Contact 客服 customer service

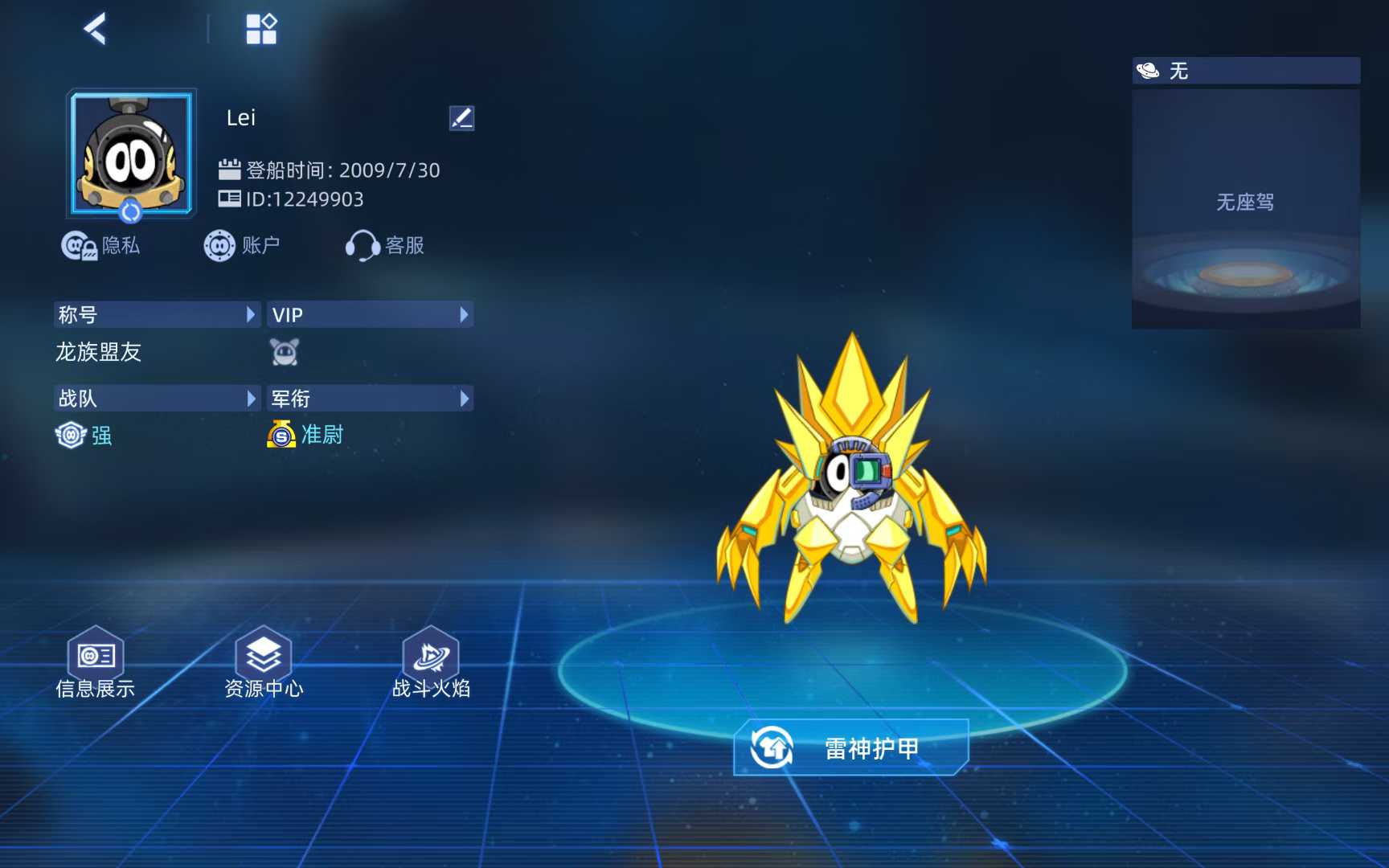(385, 245)
